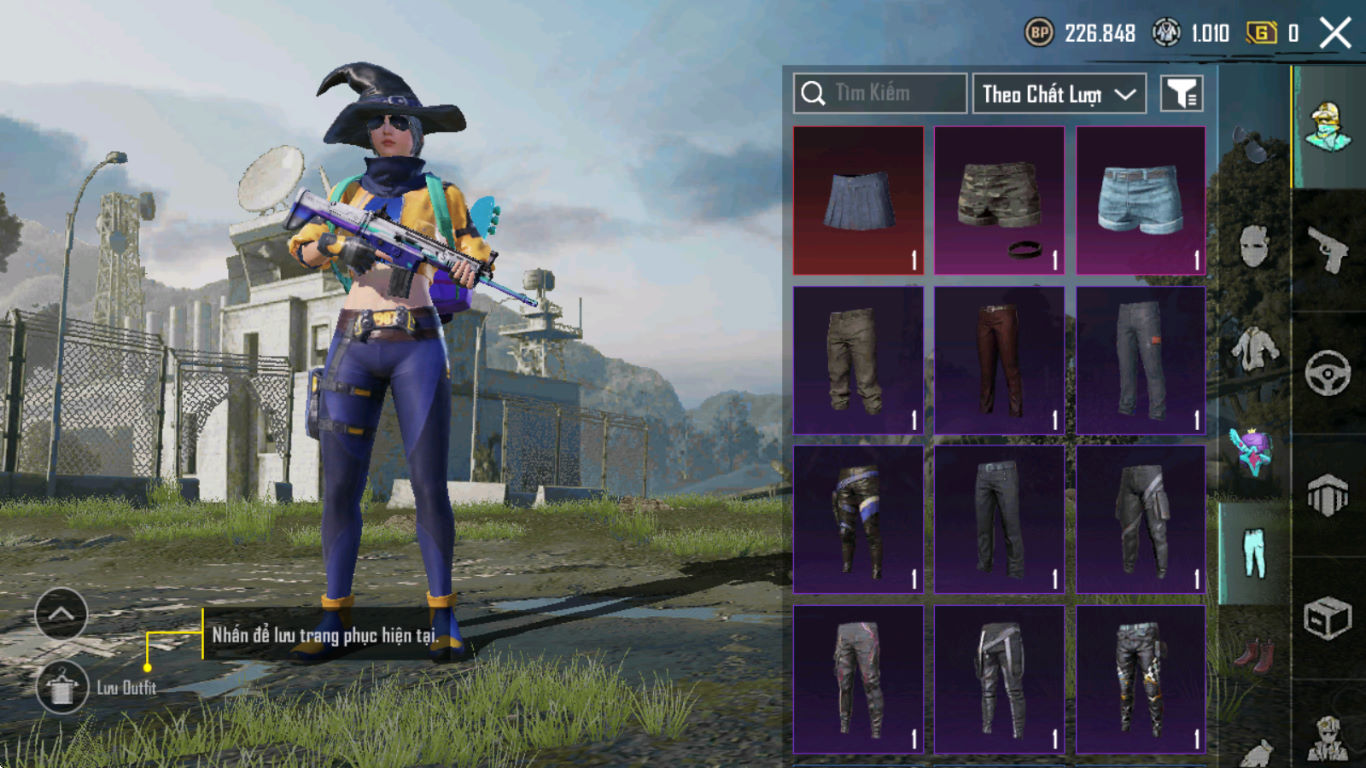Open the steering wheel vehicle tab

[x=1328, y=373]
